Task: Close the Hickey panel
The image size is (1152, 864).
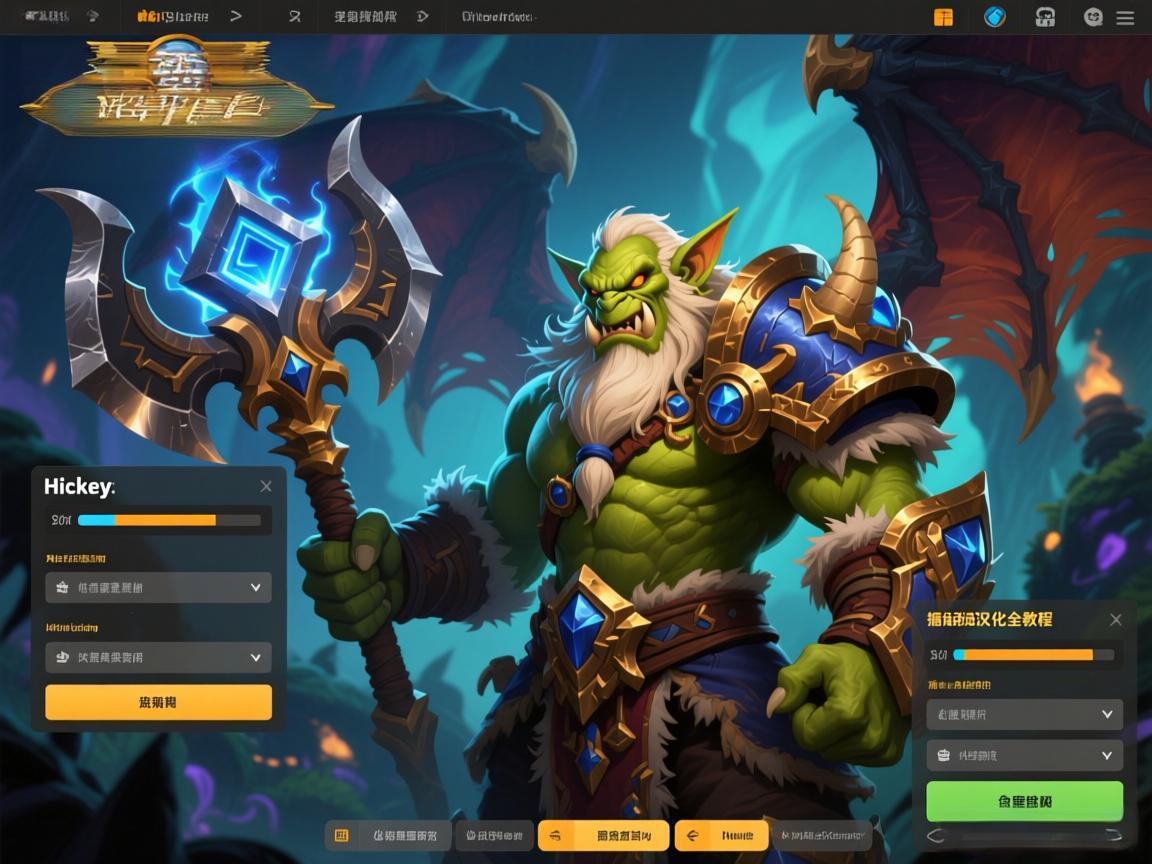Action: pyautogui.click(x=265, y=486)
